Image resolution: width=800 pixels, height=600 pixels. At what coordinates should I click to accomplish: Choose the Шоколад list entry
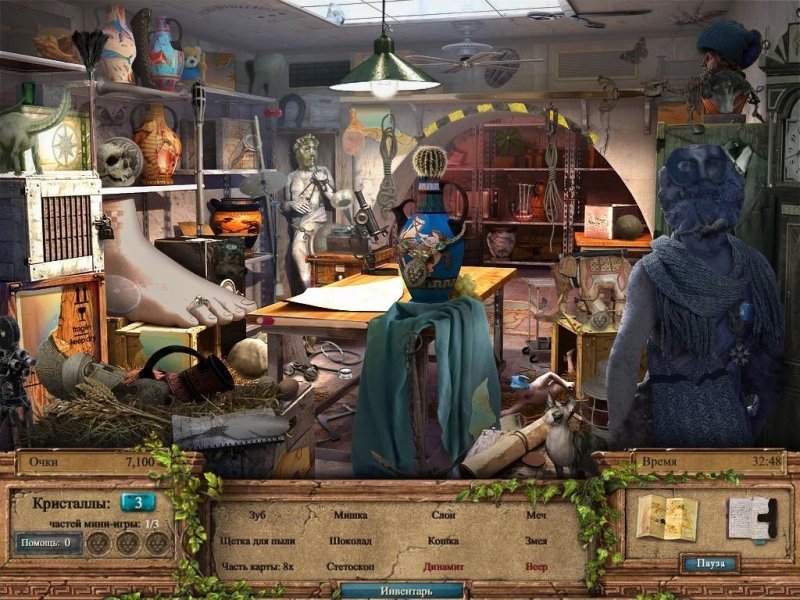pyautogui.click(x=349, y=541)
